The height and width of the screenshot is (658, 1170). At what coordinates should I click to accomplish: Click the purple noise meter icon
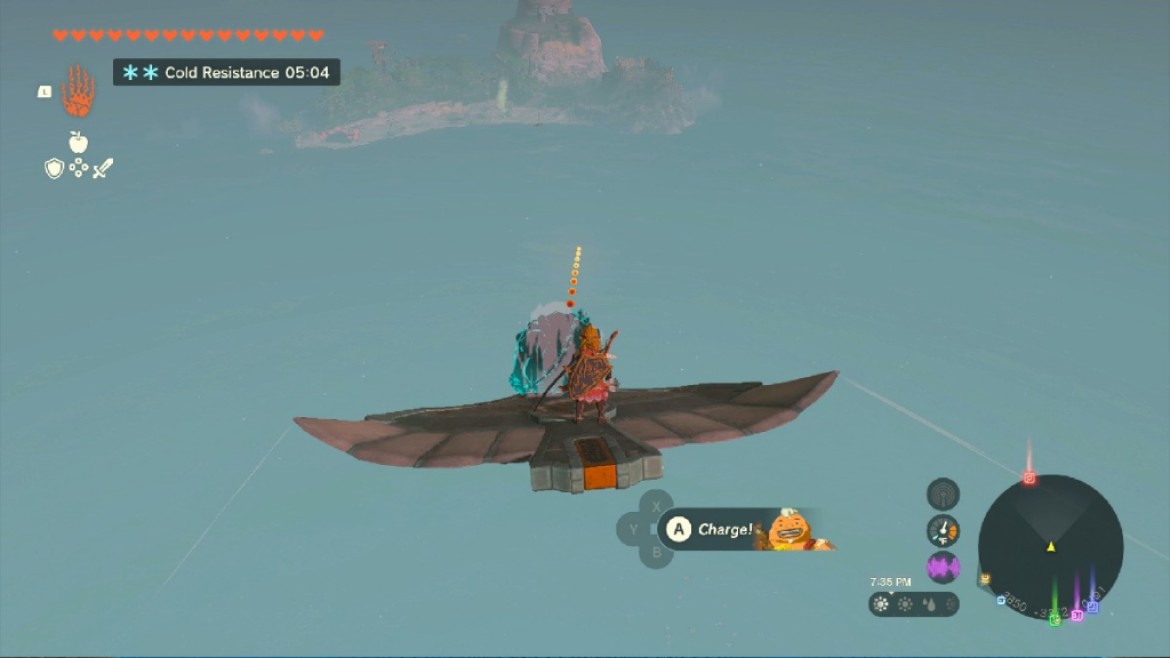(943, 567)
